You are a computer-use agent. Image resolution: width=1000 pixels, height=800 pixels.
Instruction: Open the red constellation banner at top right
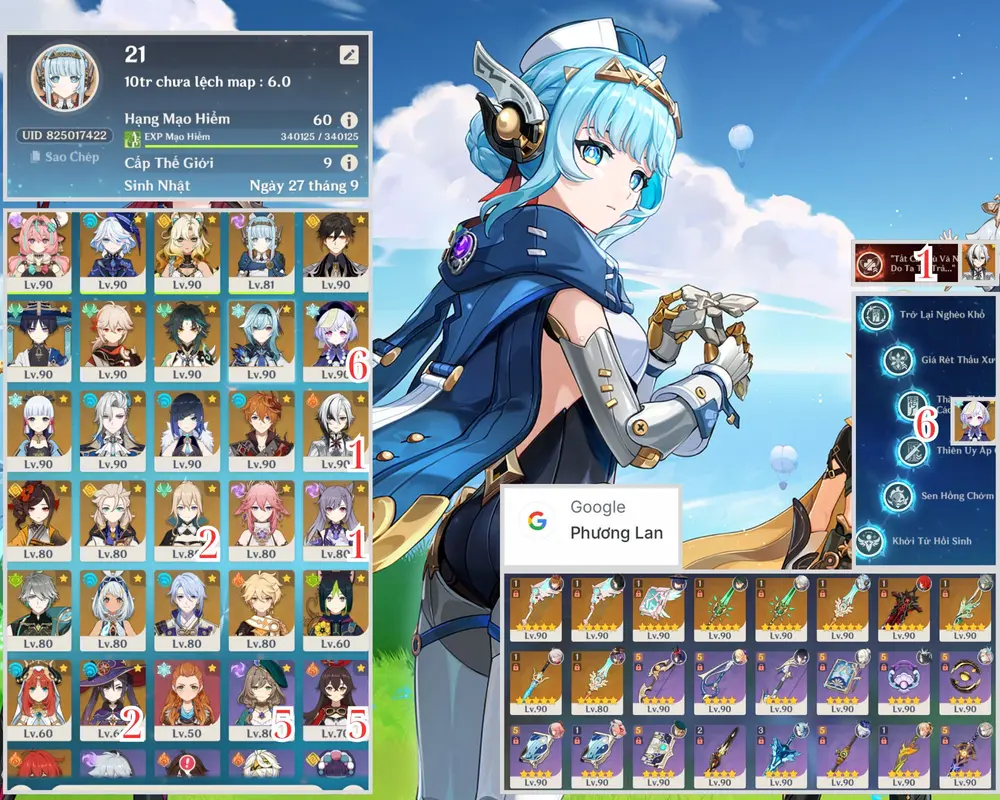pos(905,262)
